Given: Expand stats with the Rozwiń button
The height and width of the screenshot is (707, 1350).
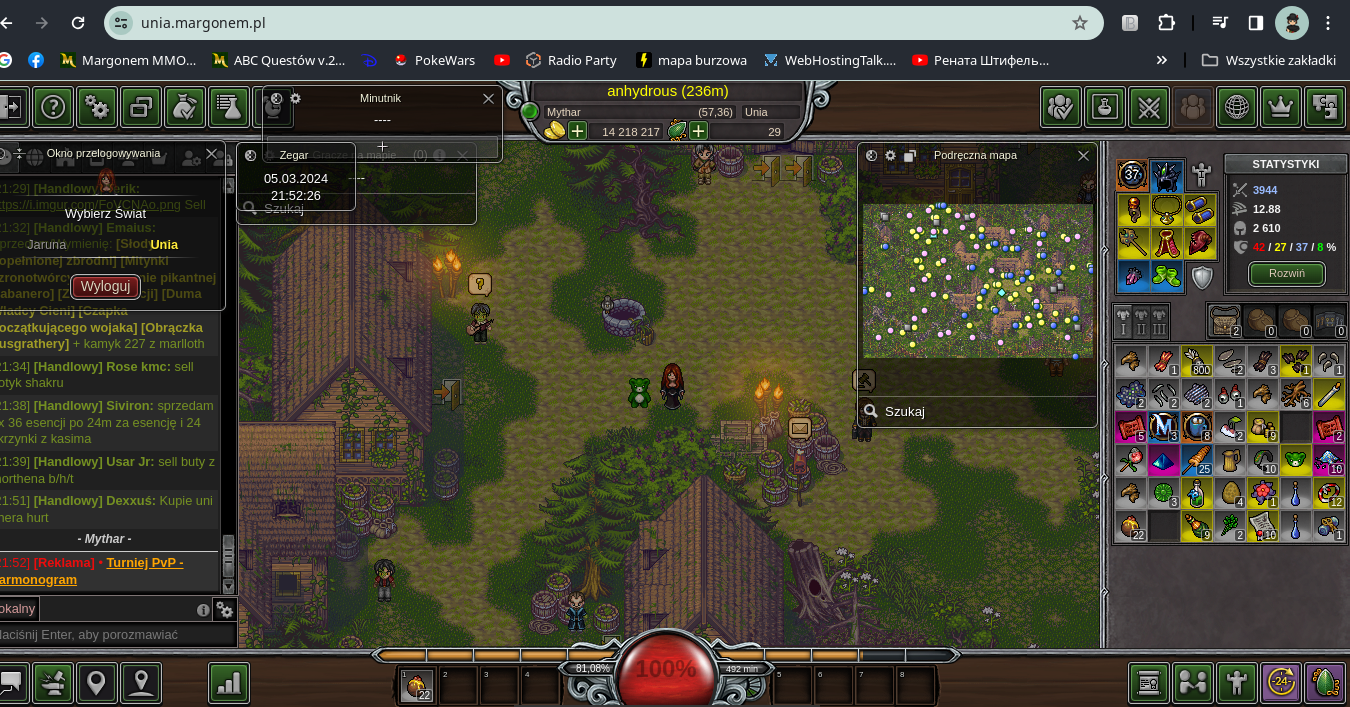Looking at the screenshot, I should (1287, 274).
